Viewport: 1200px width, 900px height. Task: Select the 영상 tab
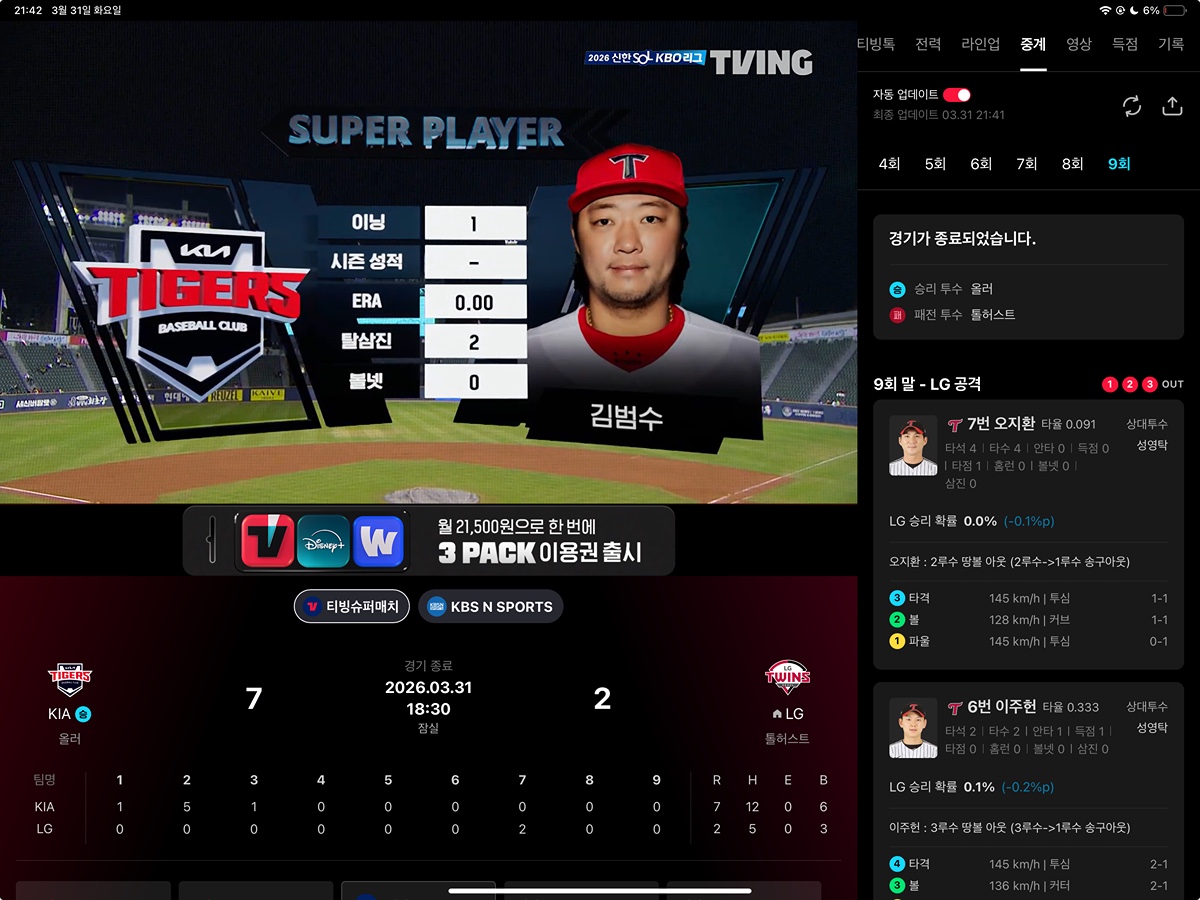(x=1079, y=44)
